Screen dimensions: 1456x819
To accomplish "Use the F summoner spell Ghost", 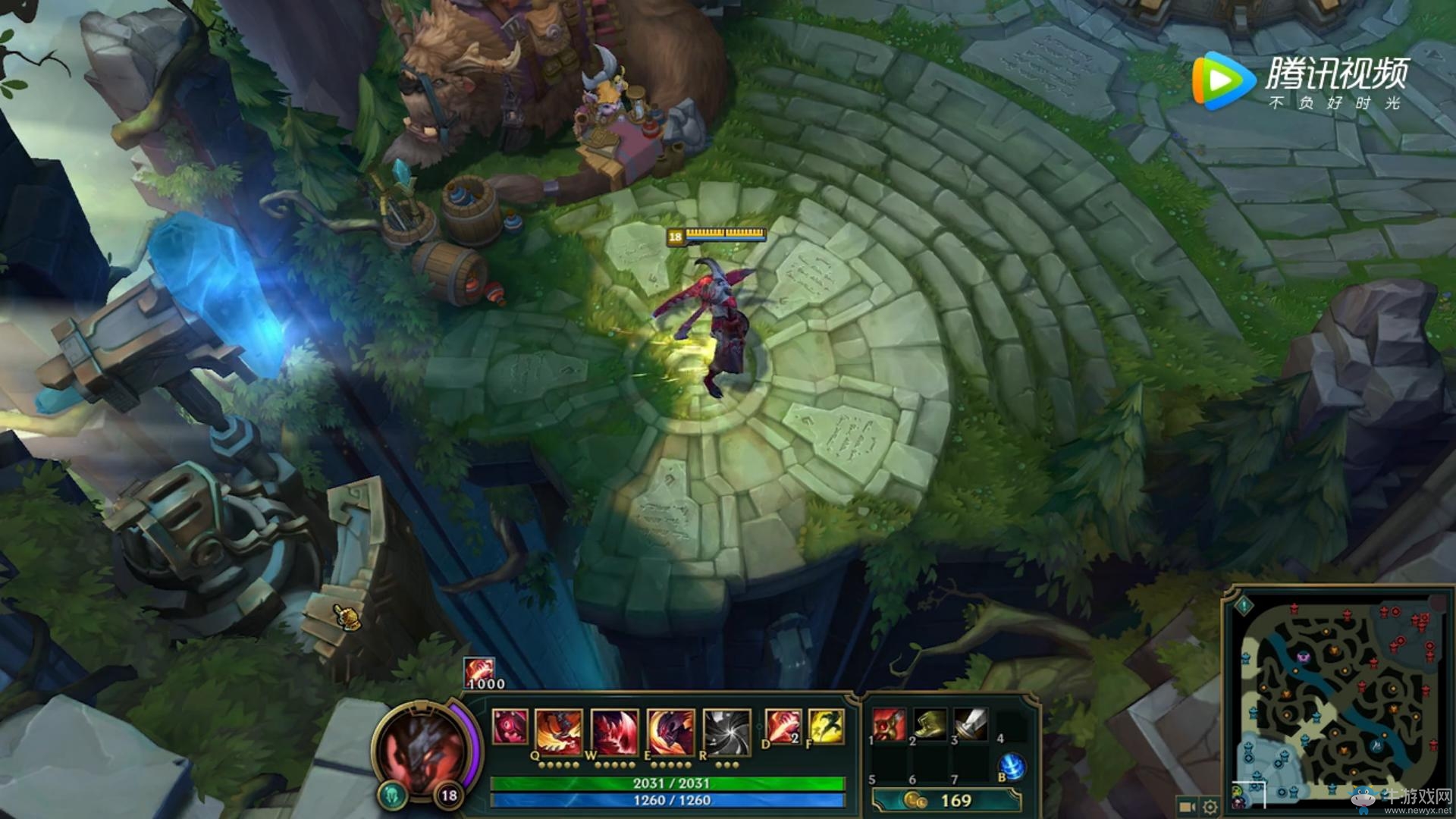I will (827, 725).
